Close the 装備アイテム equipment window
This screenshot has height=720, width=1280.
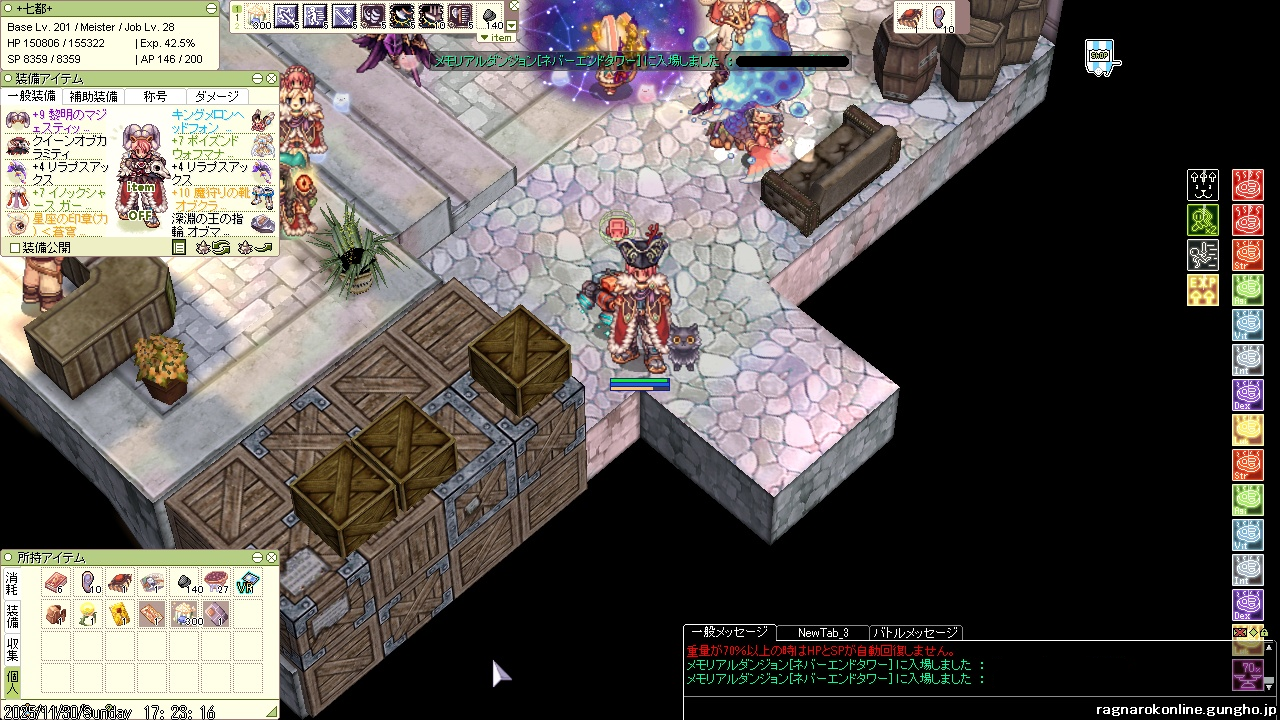[x=271, y=78]
